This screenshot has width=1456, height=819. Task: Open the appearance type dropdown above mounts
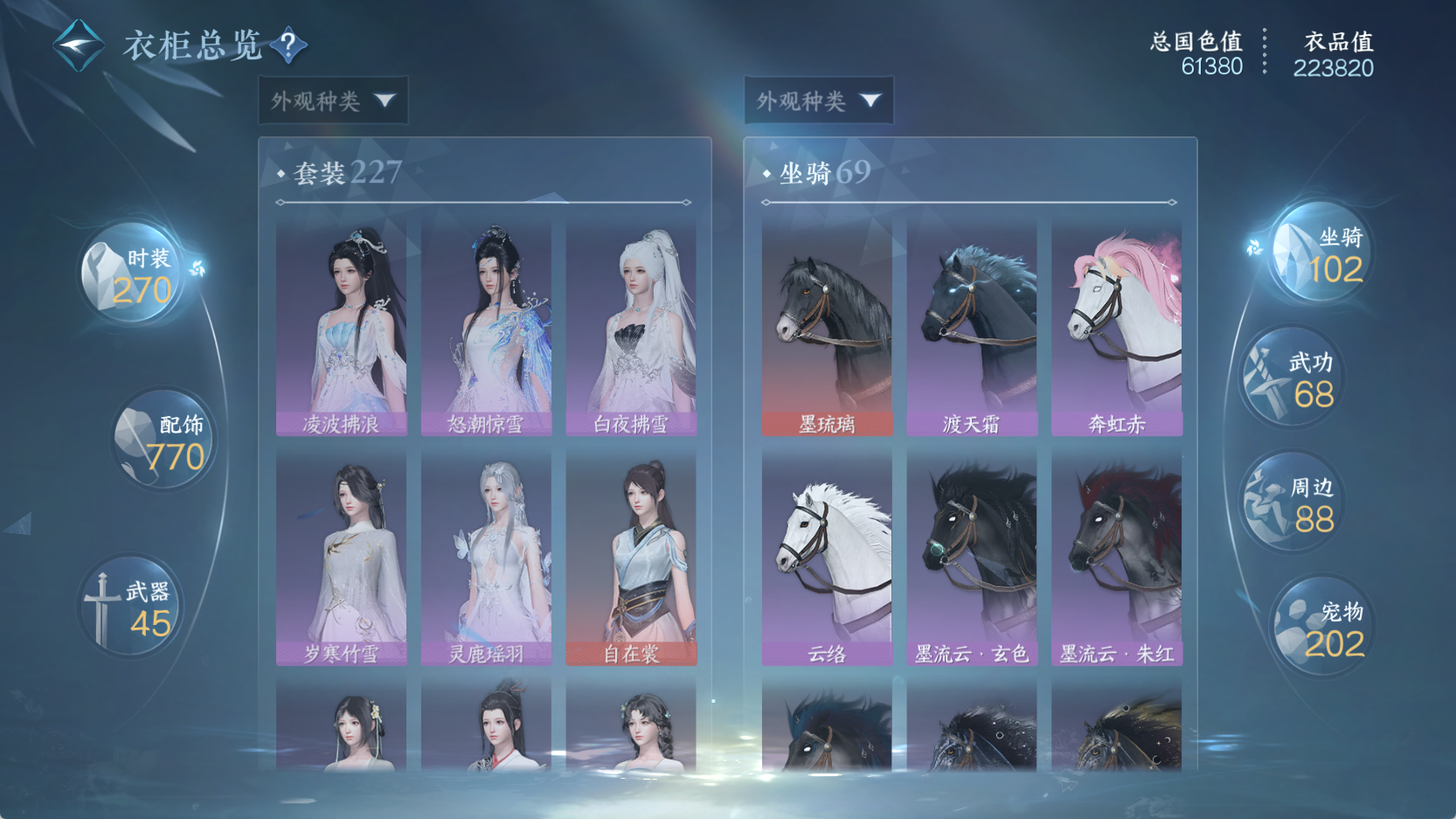point(819,101)
